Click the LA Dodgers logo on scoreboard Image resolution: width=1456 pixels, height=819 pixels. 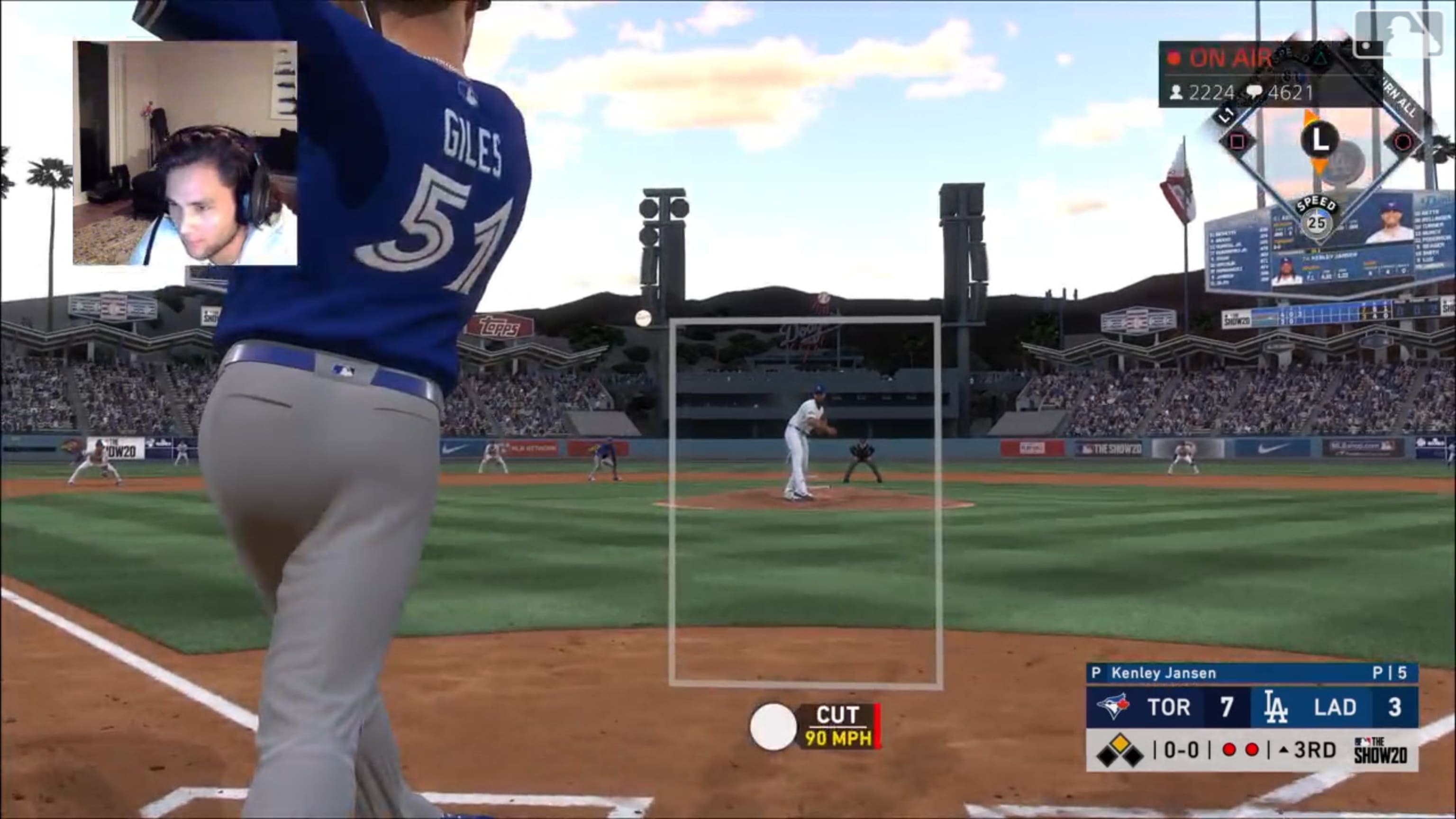point(1276,708)
